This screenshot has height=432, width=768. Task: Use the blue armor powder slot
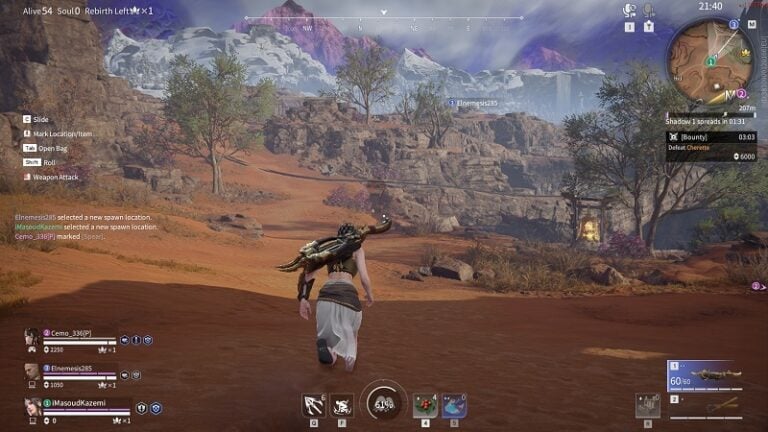pos(454,405)
